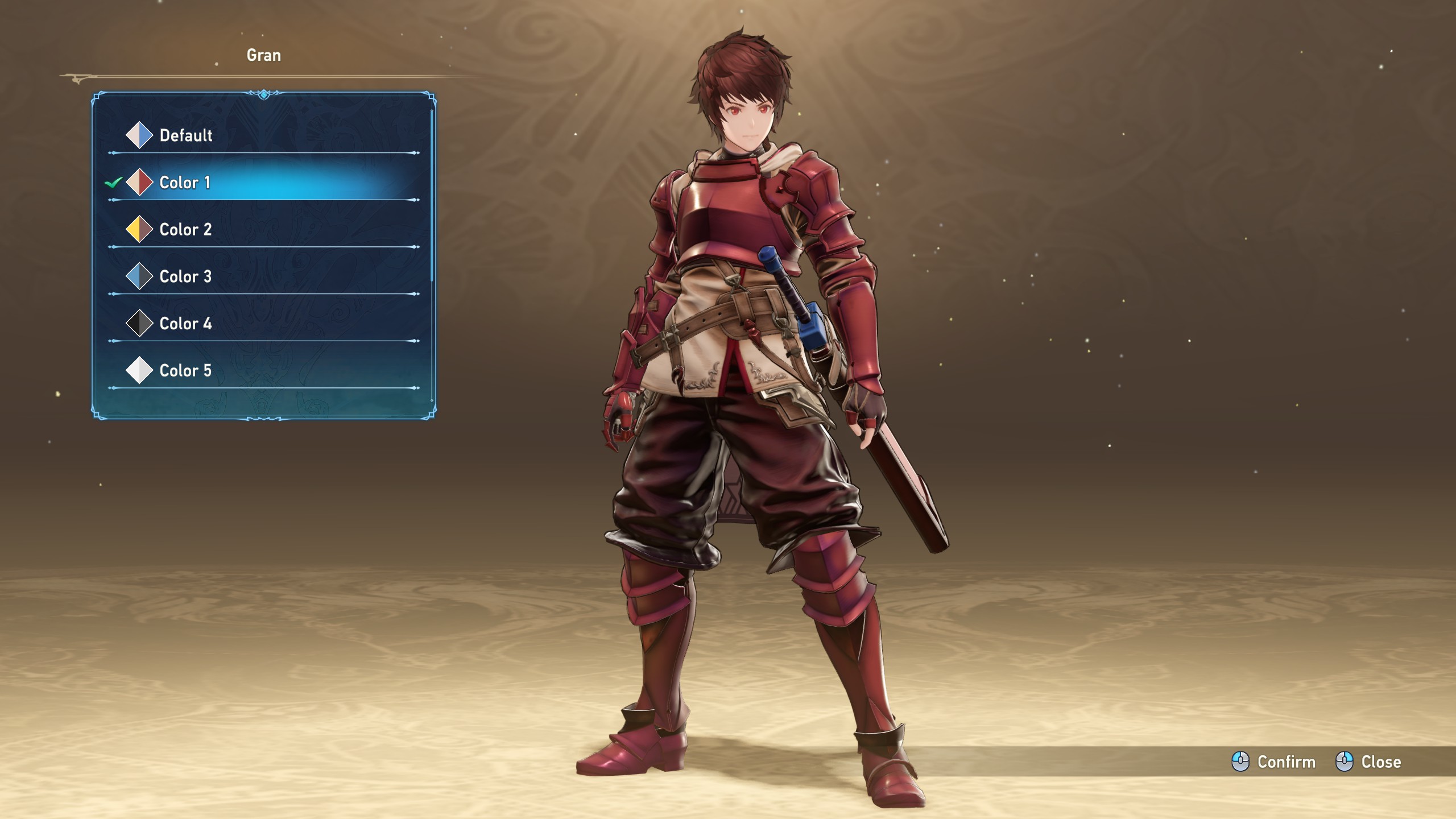The height and width of the screenshot is (819, 1456).
Task: Select the Color 5 white palette
Action: [x=185, y=371]
